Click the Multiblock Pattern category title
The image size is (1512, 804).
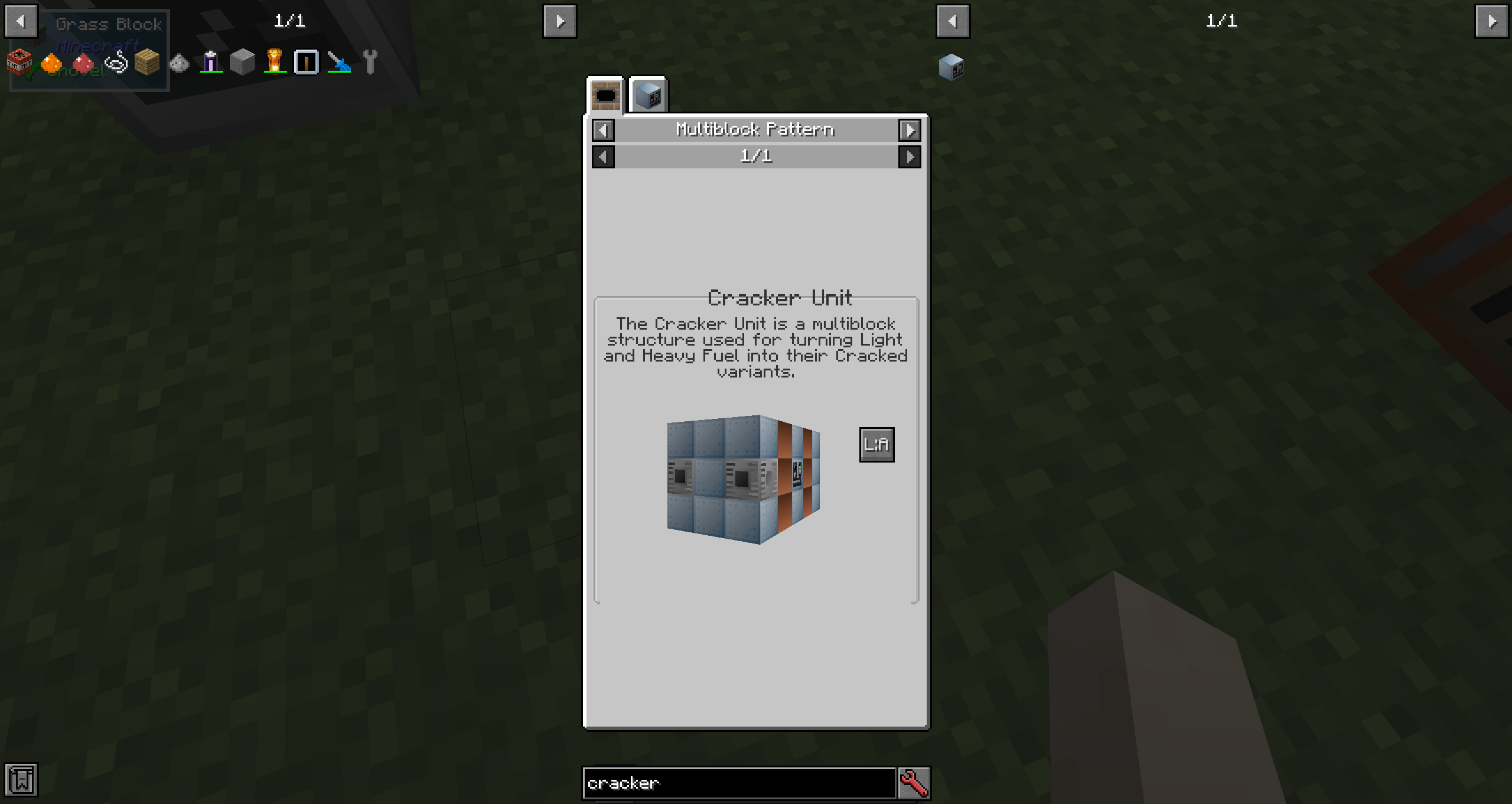756,130
